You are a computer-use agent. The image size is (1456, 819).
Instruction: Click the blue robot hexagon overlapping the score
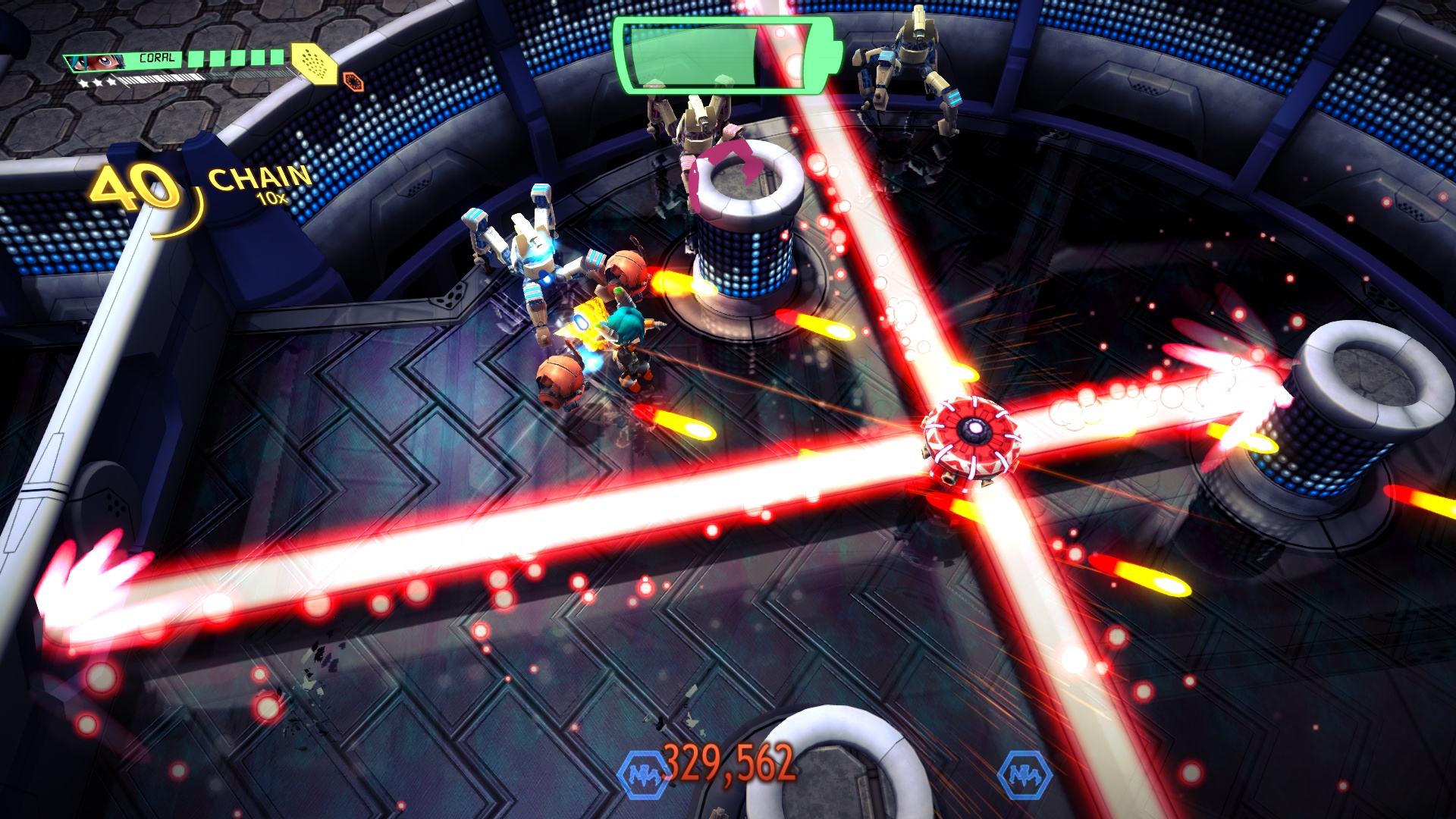(642, 774)
